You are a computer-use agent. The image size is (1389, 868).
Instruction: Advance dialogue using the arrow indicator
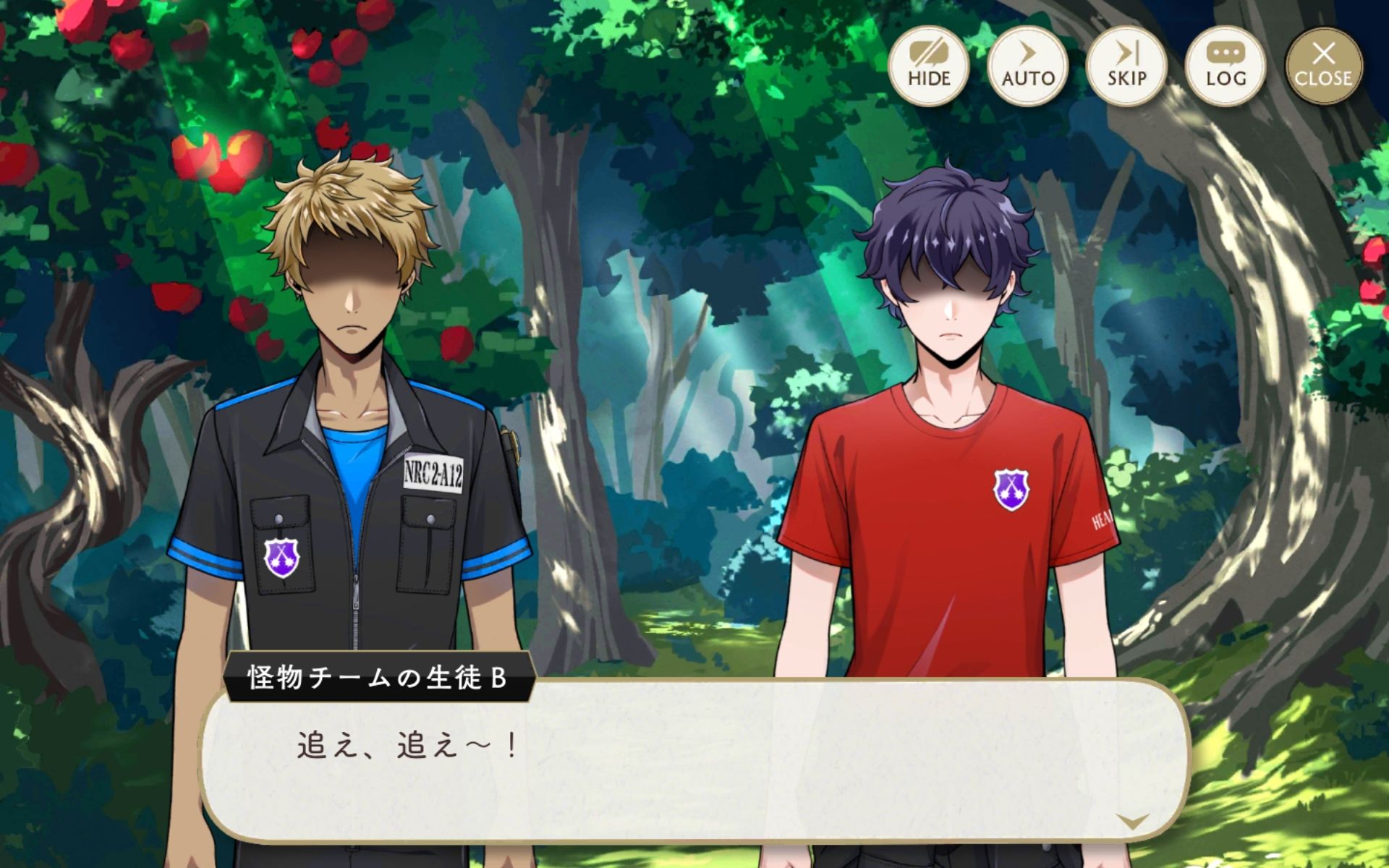click(x=1132, y=820)
